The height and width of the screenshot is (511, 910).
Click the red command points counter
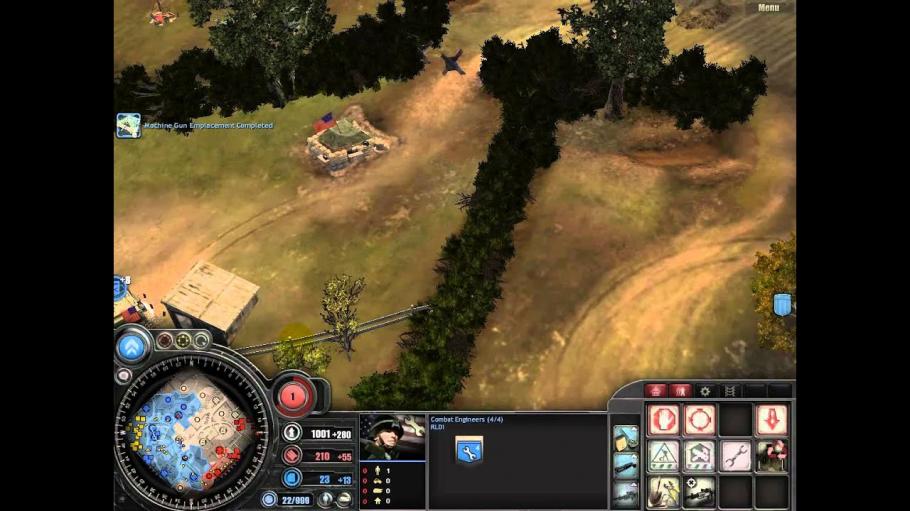coord(293,396)
